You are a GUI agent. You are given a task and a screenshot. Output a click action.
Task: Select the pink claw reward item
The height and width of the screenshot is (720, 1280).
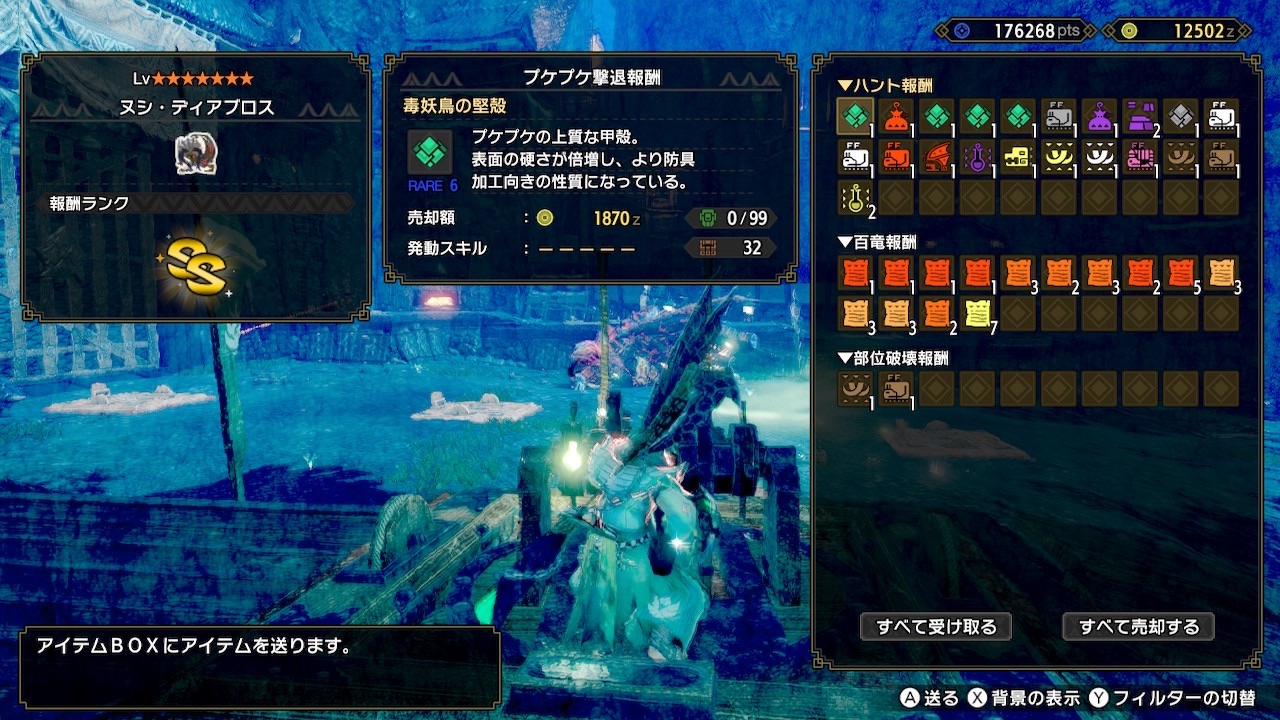[x=1140, y=156]
